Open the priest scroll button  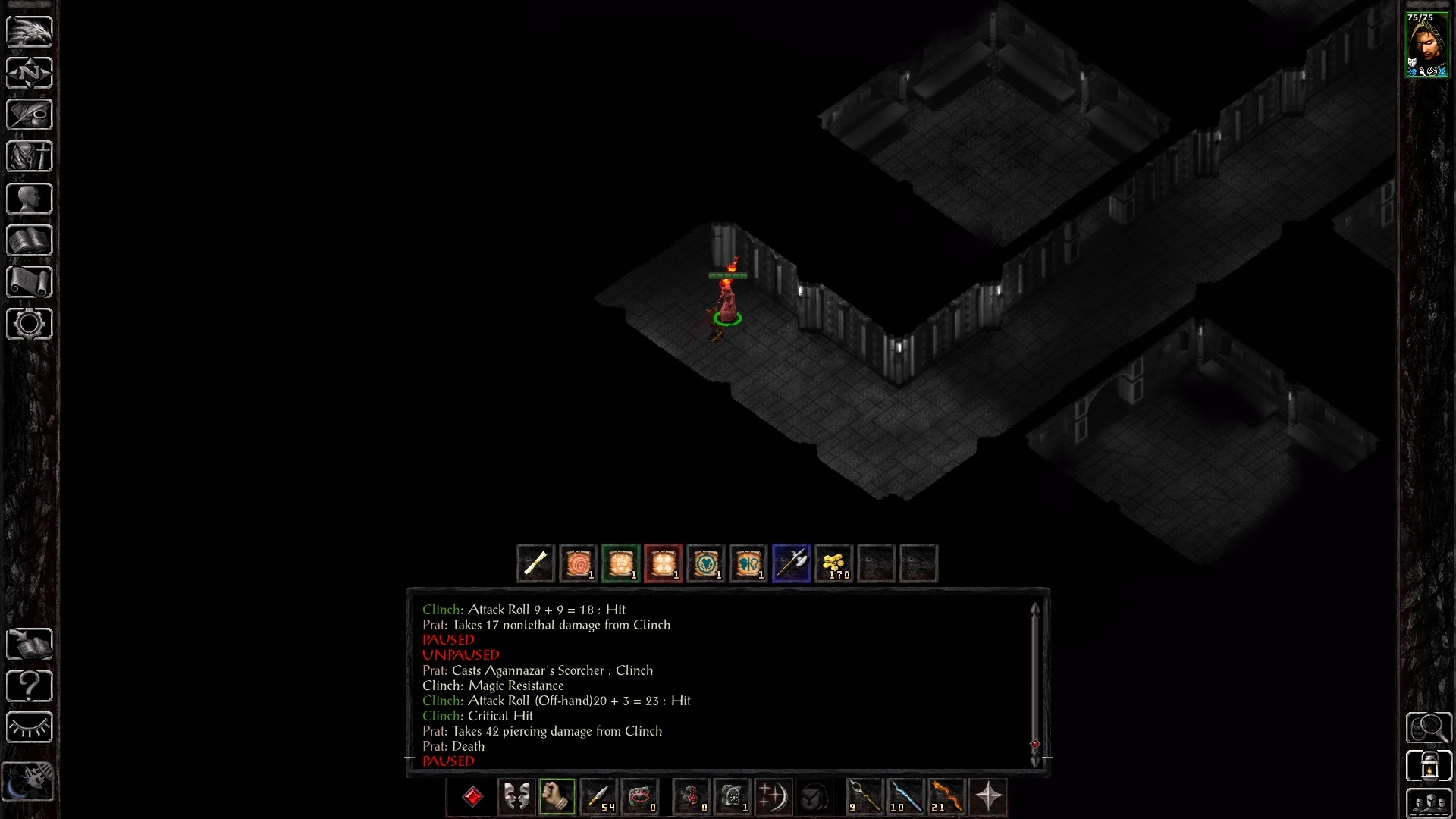click(x=30, y=282)
